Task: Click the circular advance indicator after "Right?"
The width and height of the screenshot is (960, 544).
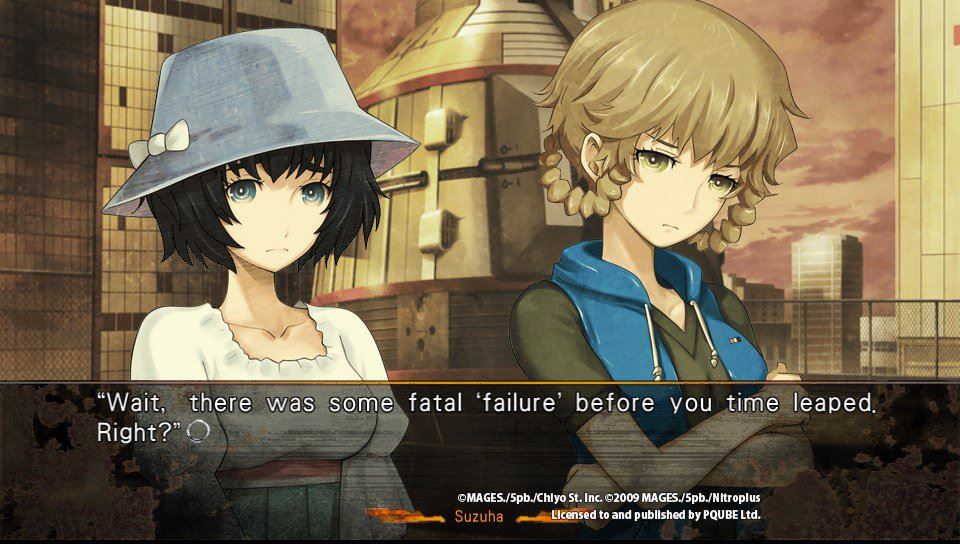Action: pos(198,430)
